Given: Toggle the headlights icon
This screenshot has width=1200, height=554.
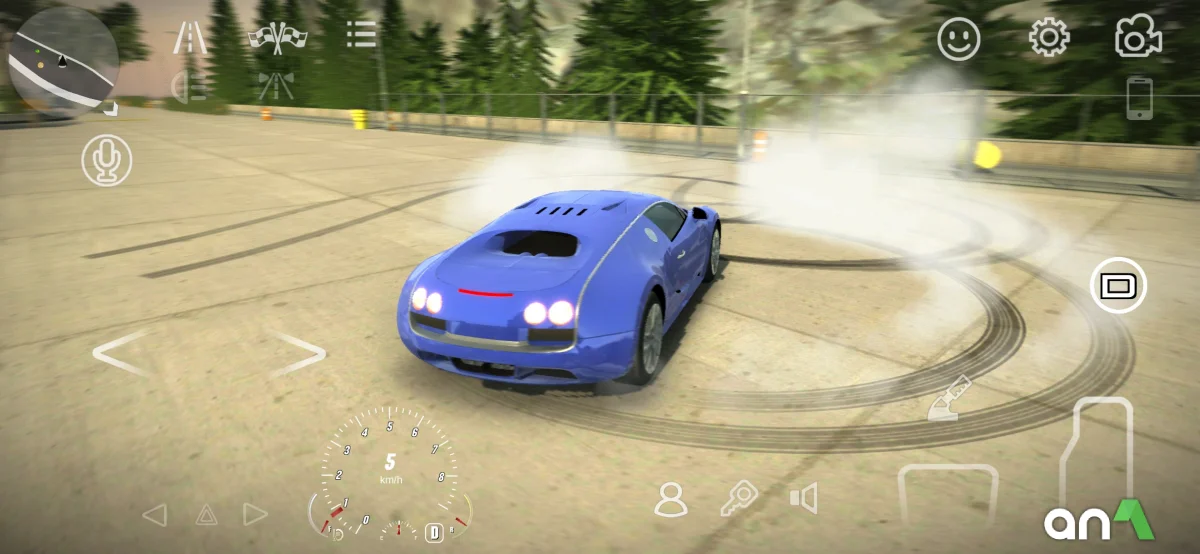Looking at the screenshot, I should (189, 87).
